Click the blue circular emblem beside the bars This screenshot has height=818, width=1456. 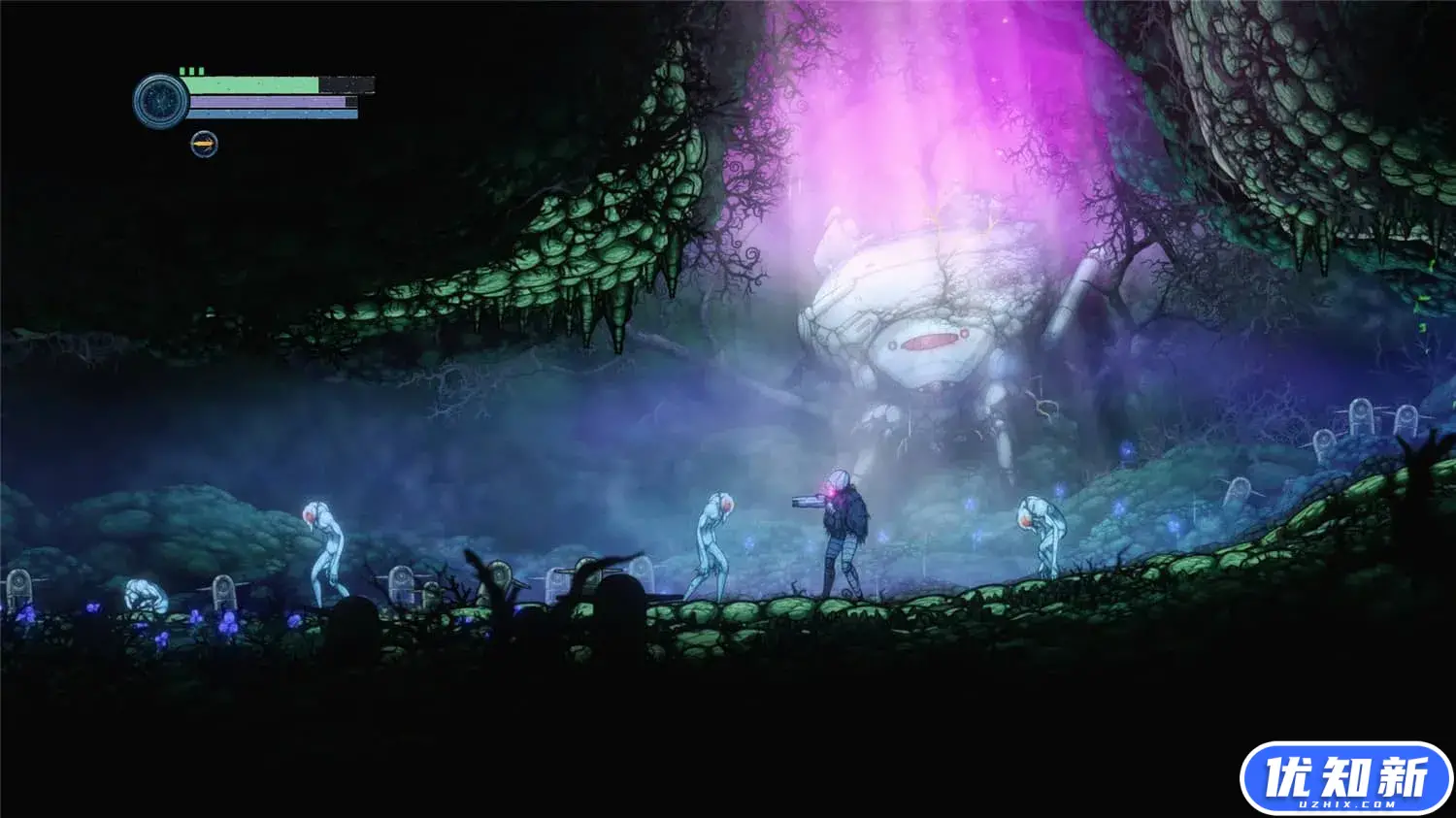coord(160,101)
